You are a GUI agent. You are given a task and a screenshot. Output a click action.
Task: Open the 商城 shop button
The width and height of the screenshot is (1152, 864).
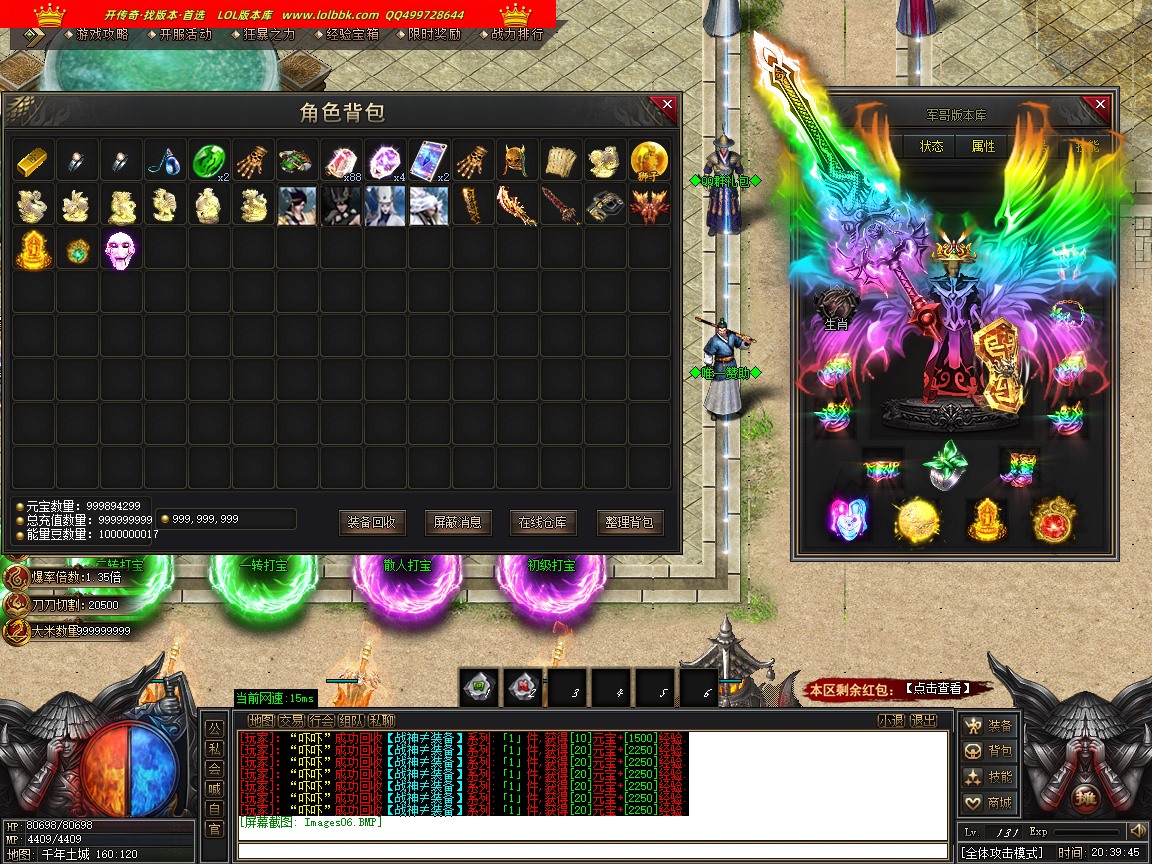[989, 803]
